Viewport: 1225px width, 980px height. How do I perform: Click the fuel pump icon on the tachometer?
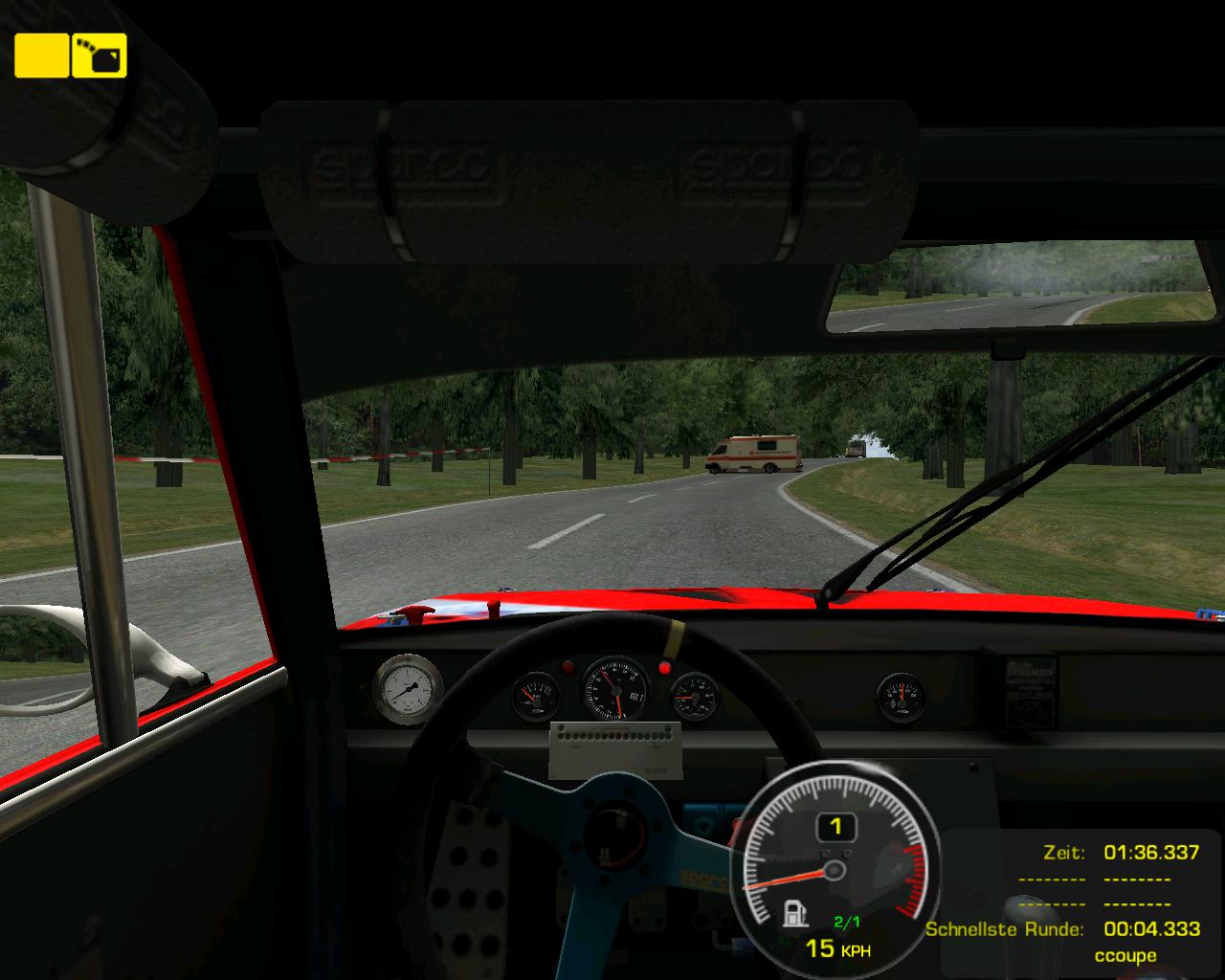click(x=795, y=913)
